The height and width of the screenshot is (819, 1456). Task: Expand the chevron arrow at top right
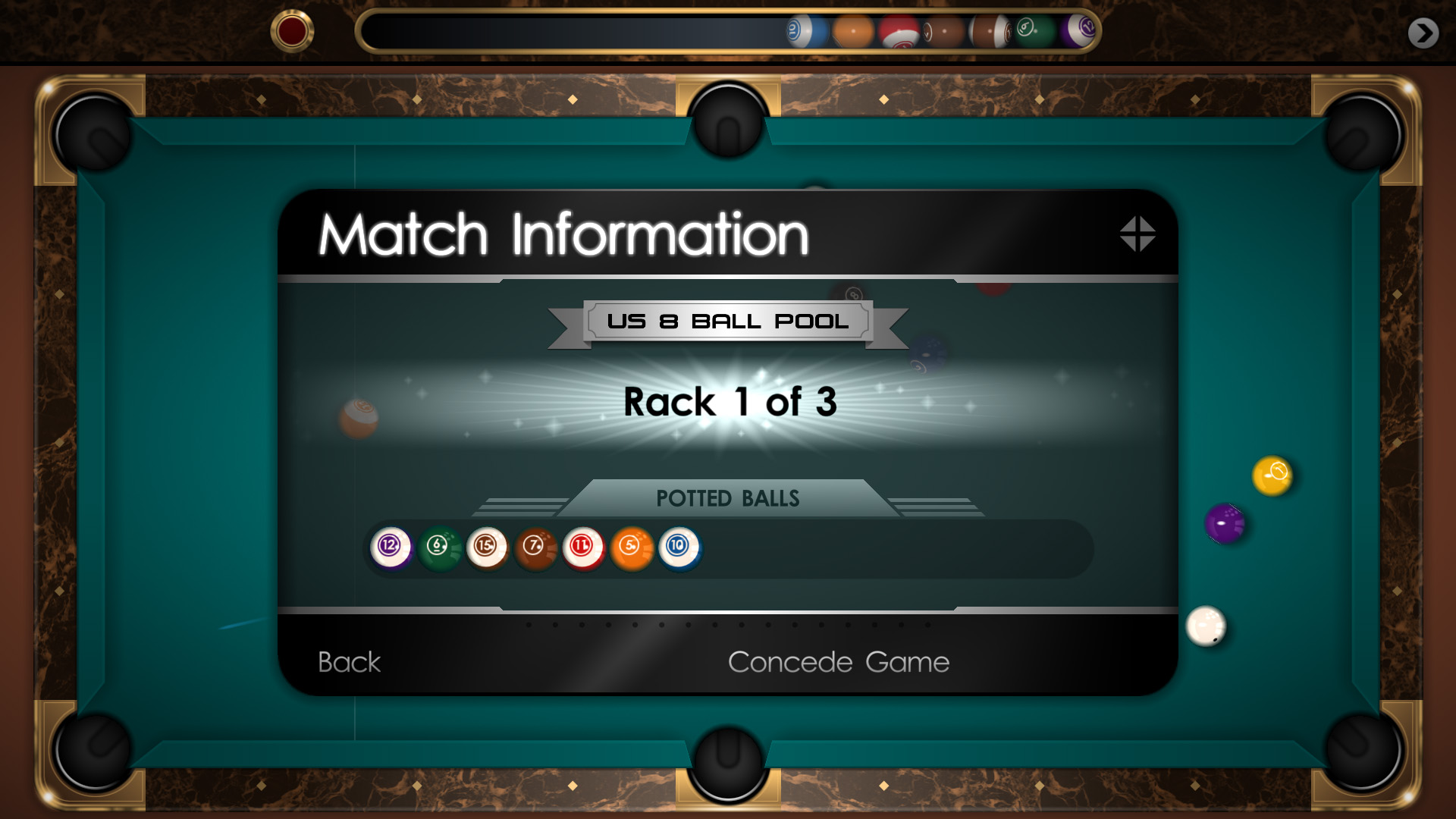coord(1424,31)
